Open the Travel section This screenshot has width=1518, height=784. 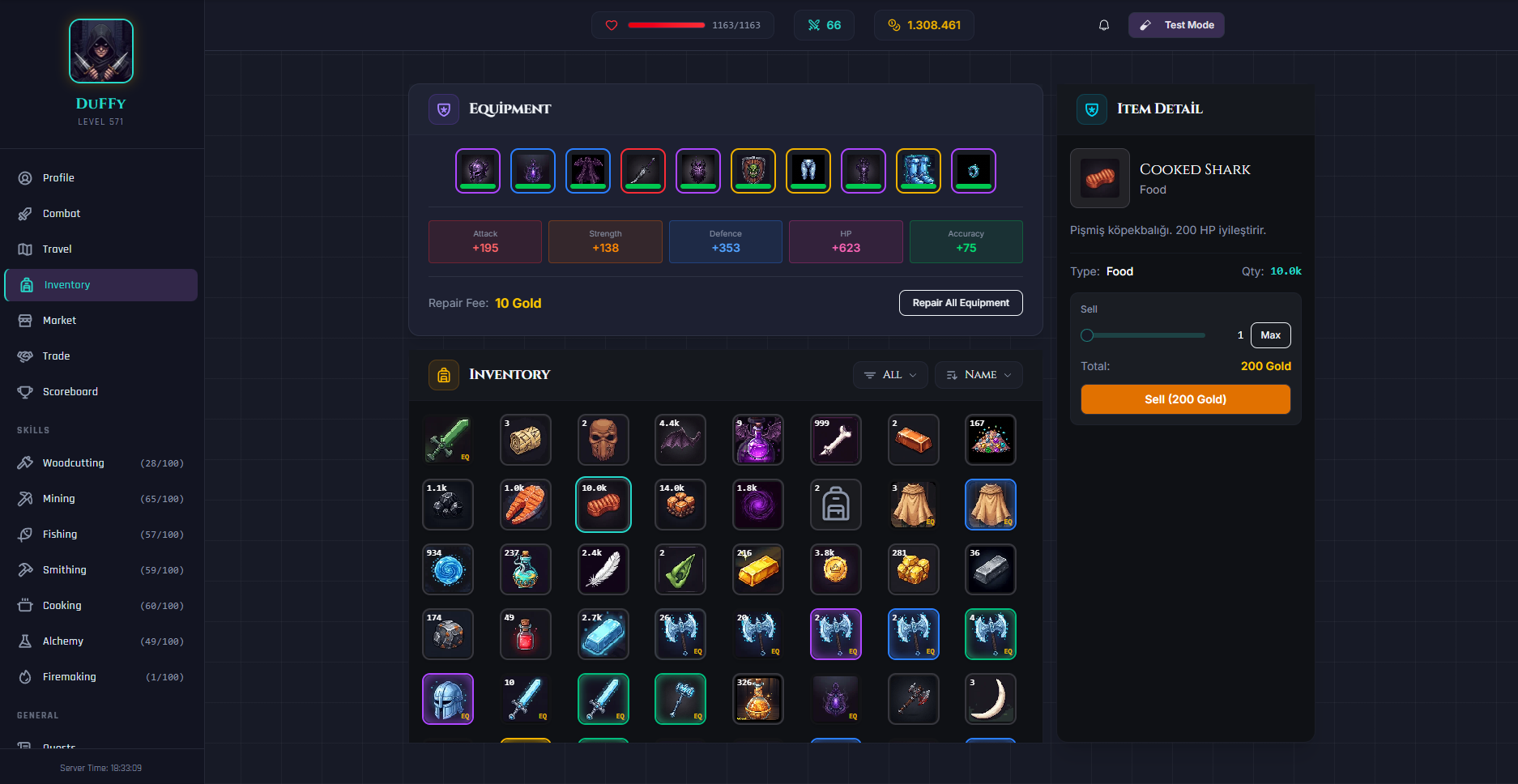tap(57, 249)
